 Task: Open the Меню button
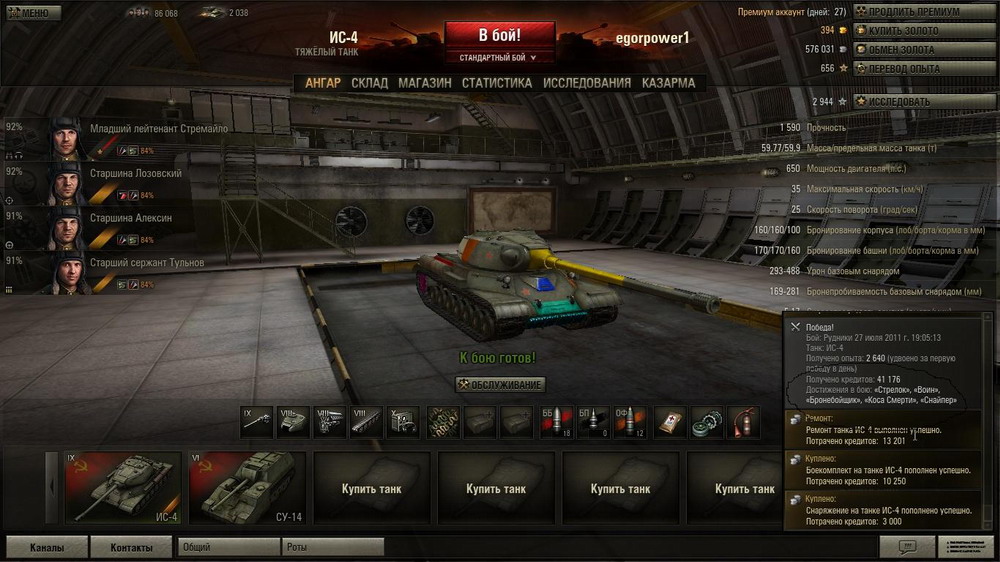point(30,13)
